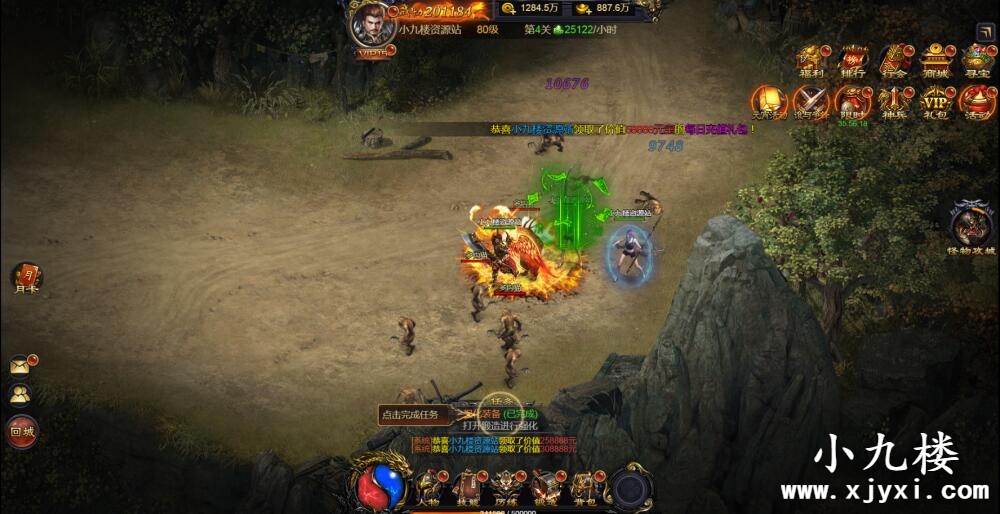Open the 人物 character panel

click(428, 487)
